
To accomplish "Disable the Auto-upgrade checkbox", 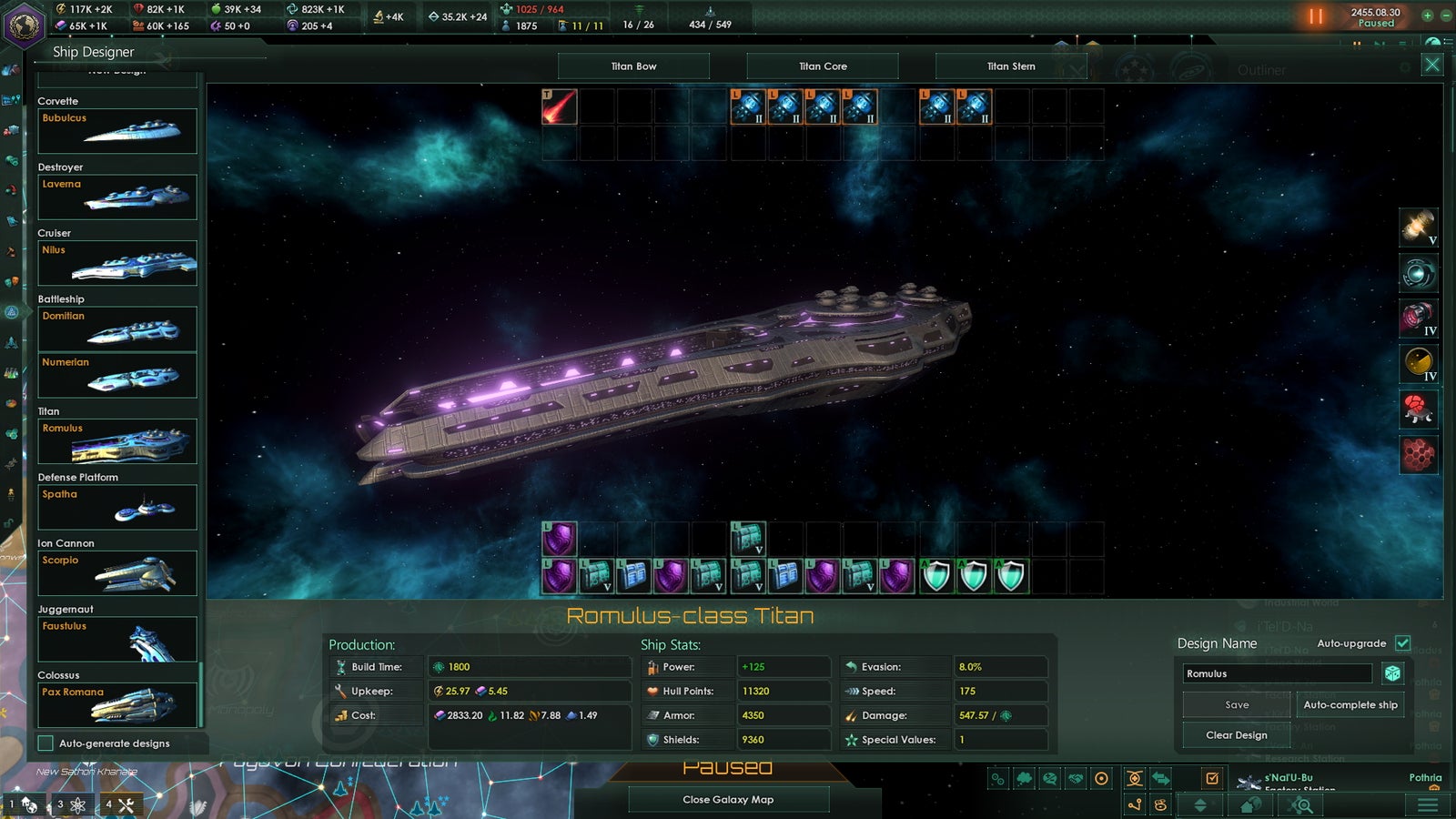I will coord(1402,642).
